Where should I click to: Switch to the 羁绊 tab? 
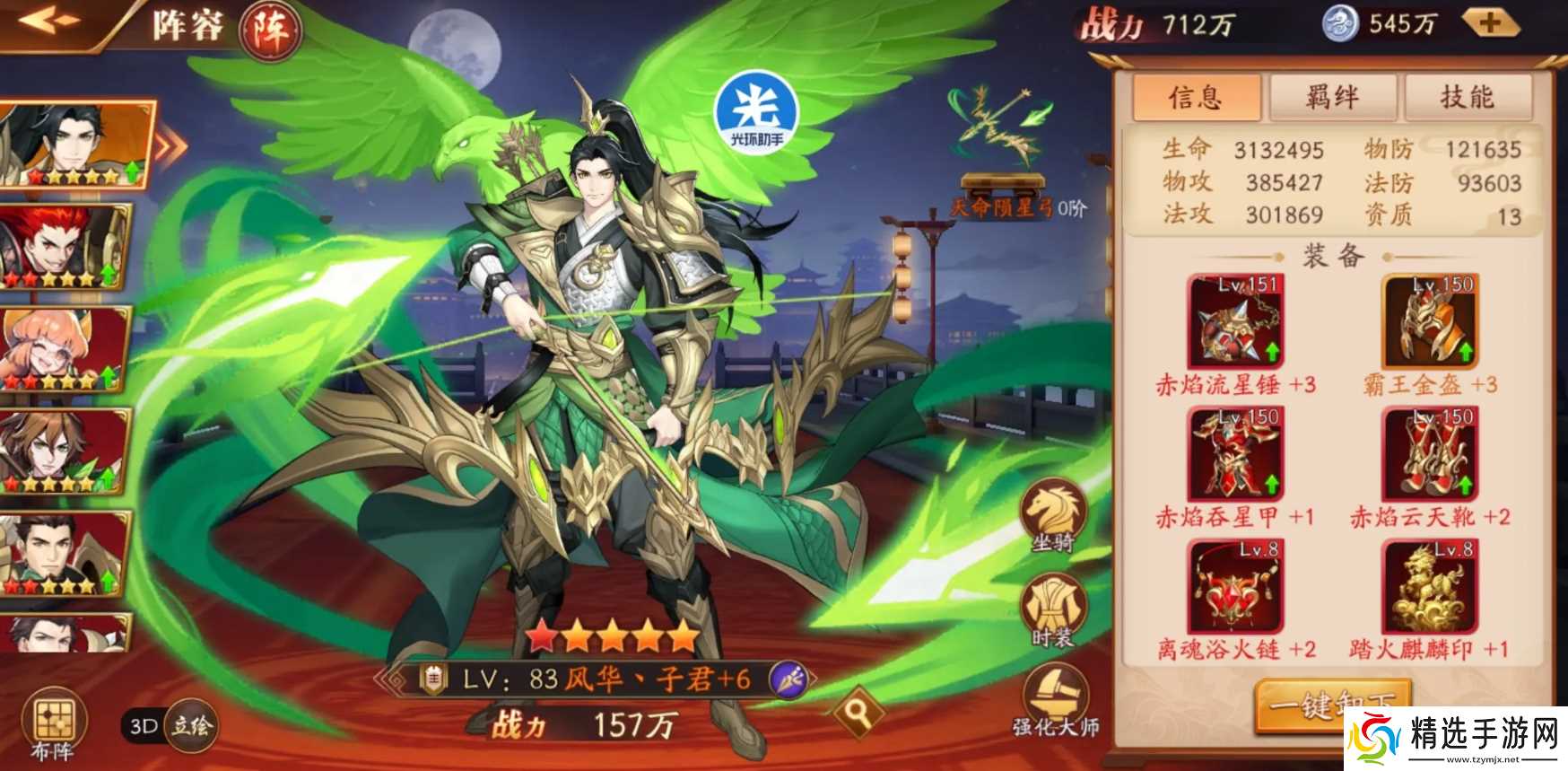coord(1333,97)
